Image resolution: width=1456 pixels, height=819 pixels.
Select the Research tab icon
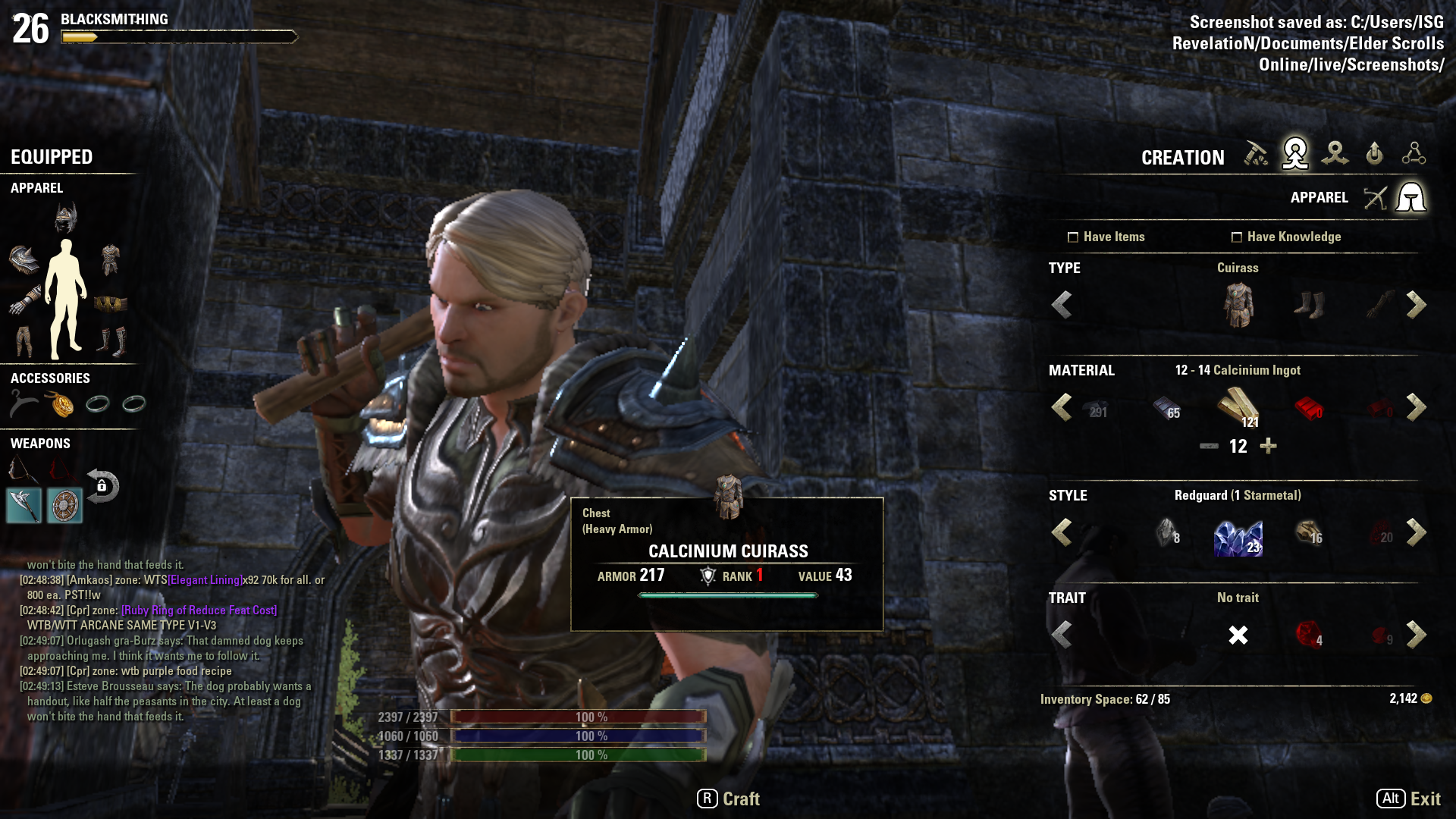(x=1414, y=154)
